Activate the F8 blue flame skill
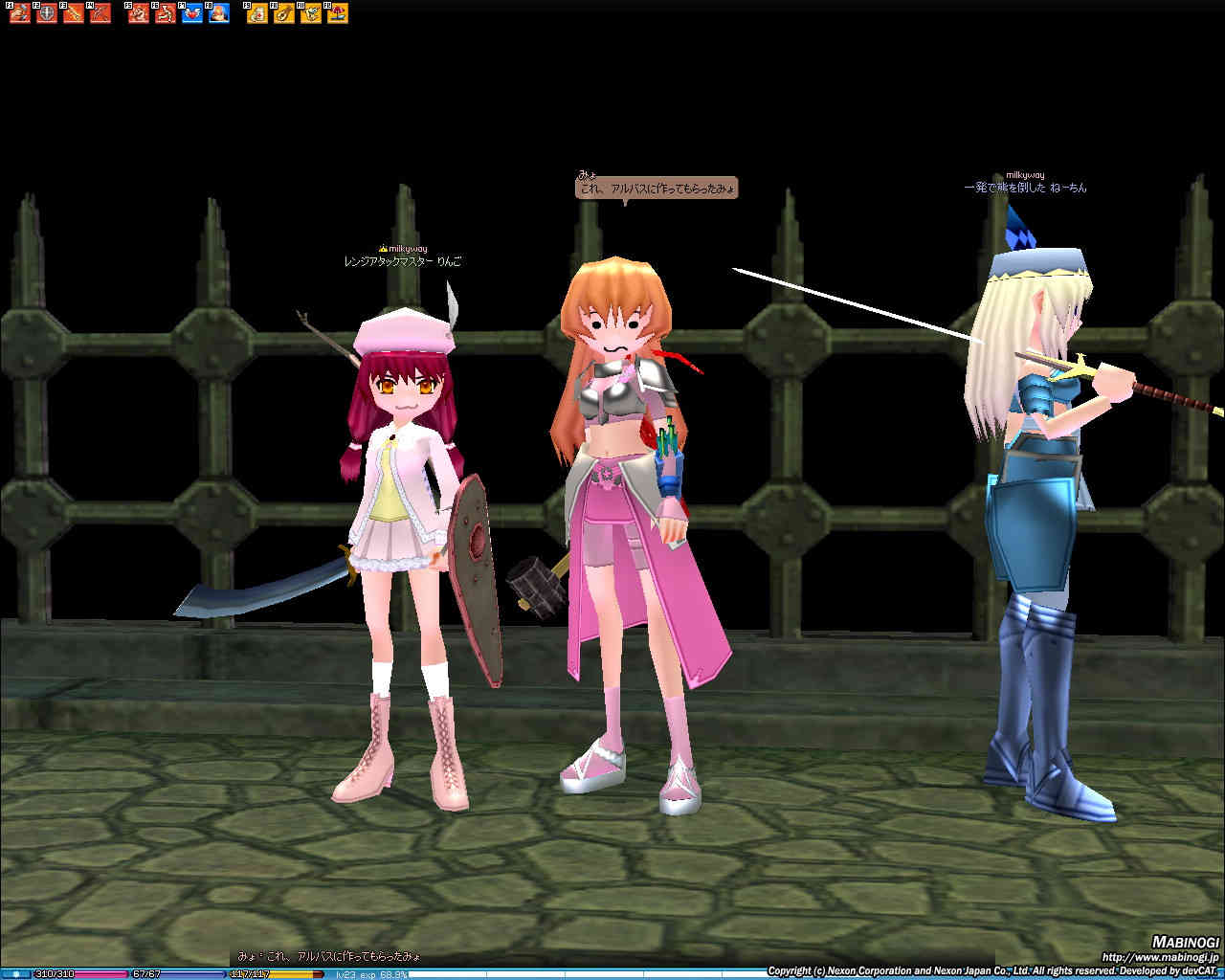Image resolution: width=1225 pixels, height=980 pixels. [x=219, y=13]
